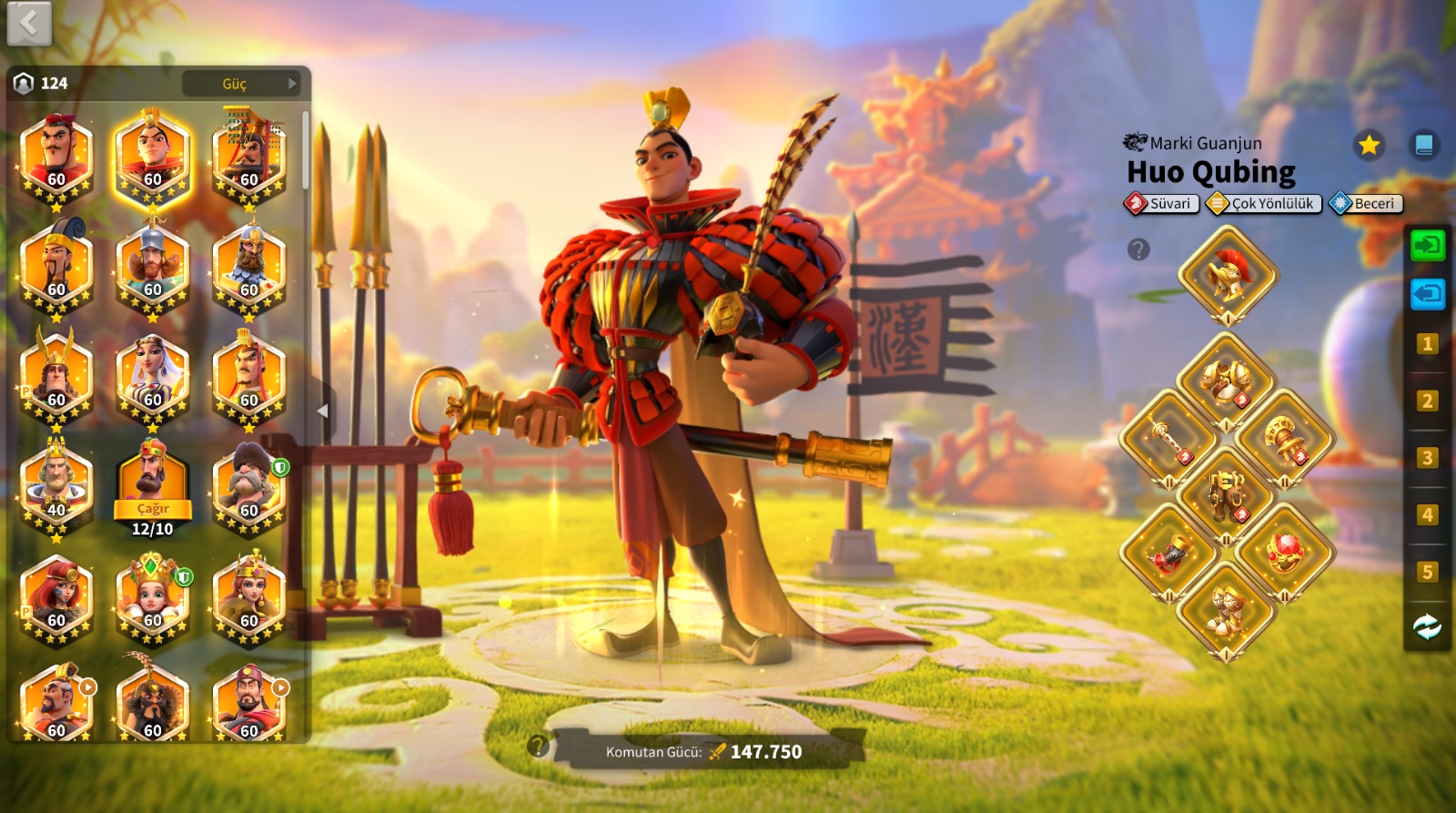Screen dimensions: 1456x813
Task: Click the Çok Yönlülük talent tag
Action: click(x=1264, y=204)
